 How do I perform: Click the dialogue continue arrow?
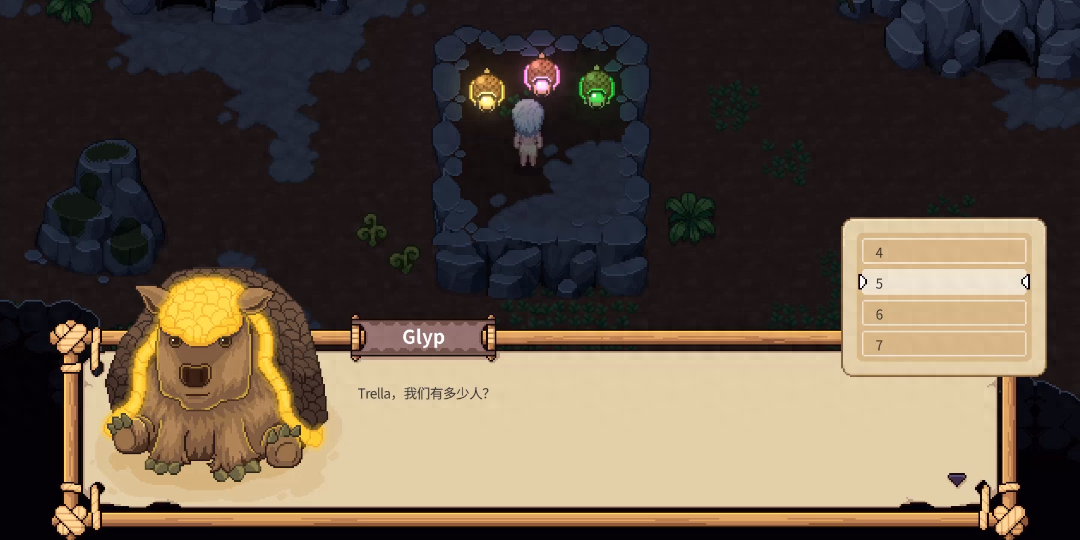[x=957, y=480]
